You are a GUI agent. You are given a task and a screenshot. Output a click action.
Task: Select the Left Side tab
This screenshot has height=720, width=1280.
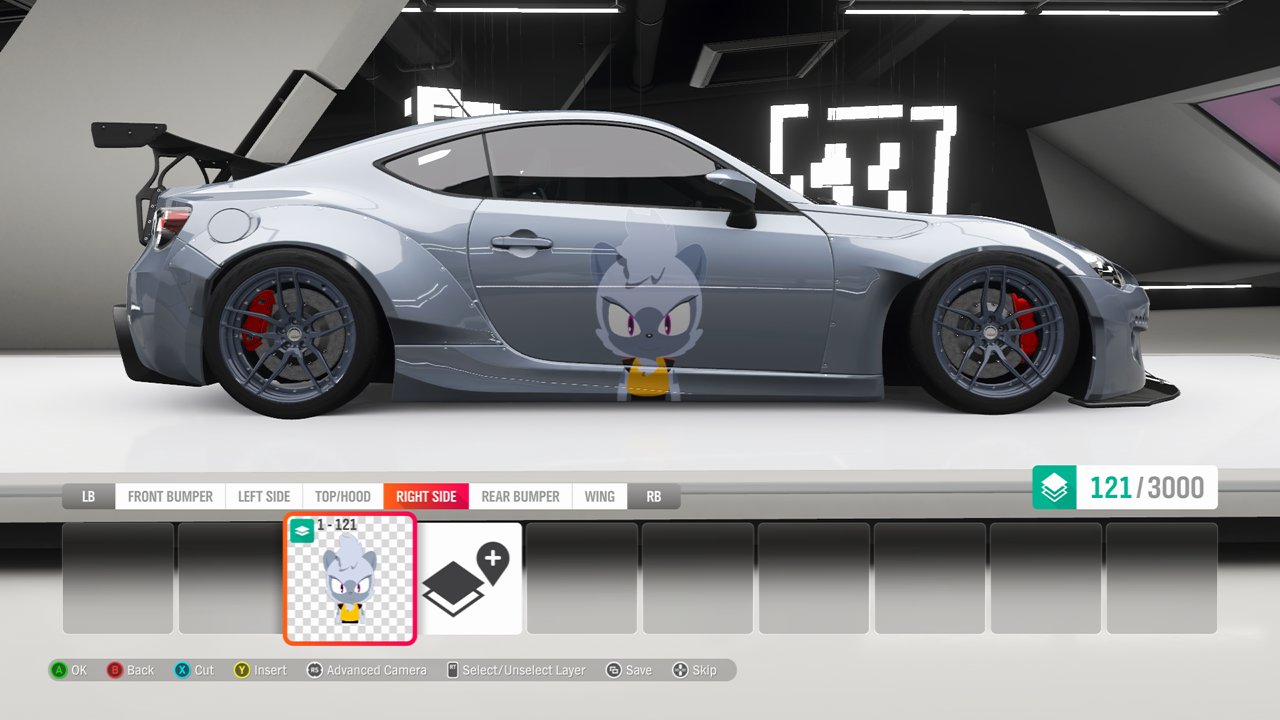264,497
